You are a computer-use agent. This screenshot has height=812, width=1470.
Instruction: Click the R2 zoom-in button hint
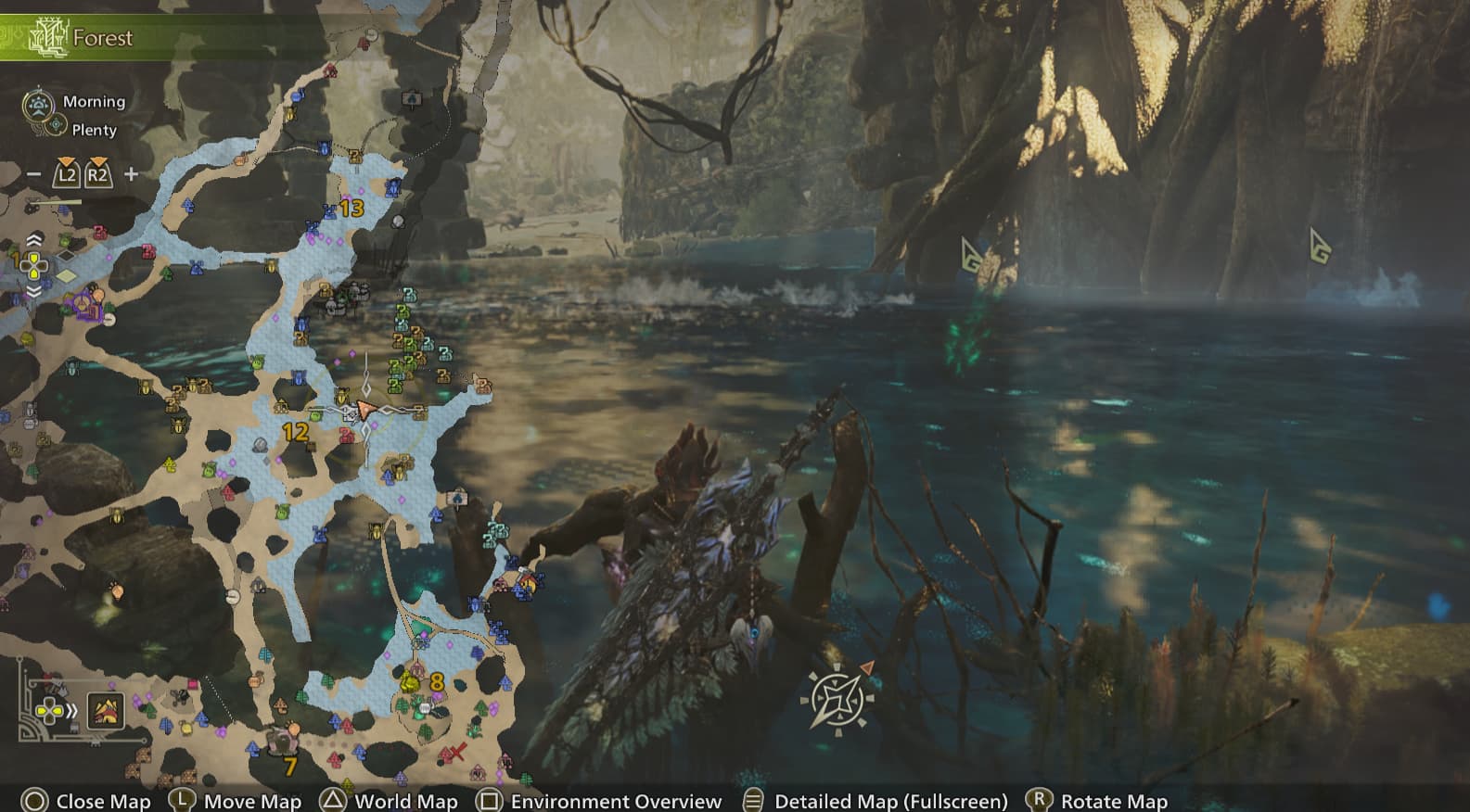[95, 173]
